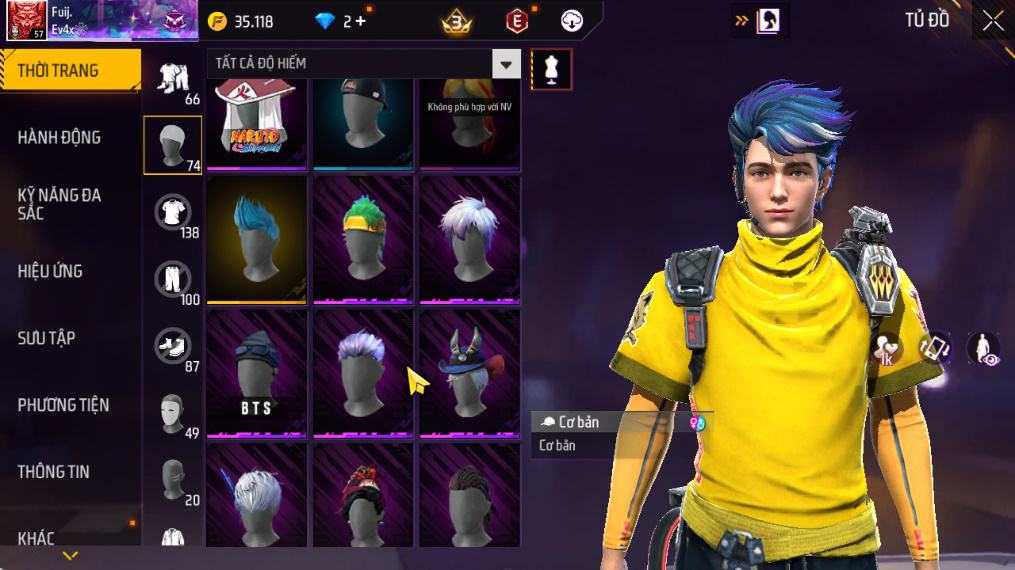The image size is (1015, 570).
Task: Select the blue spiky hair item
Action: [x=256, y=240]
